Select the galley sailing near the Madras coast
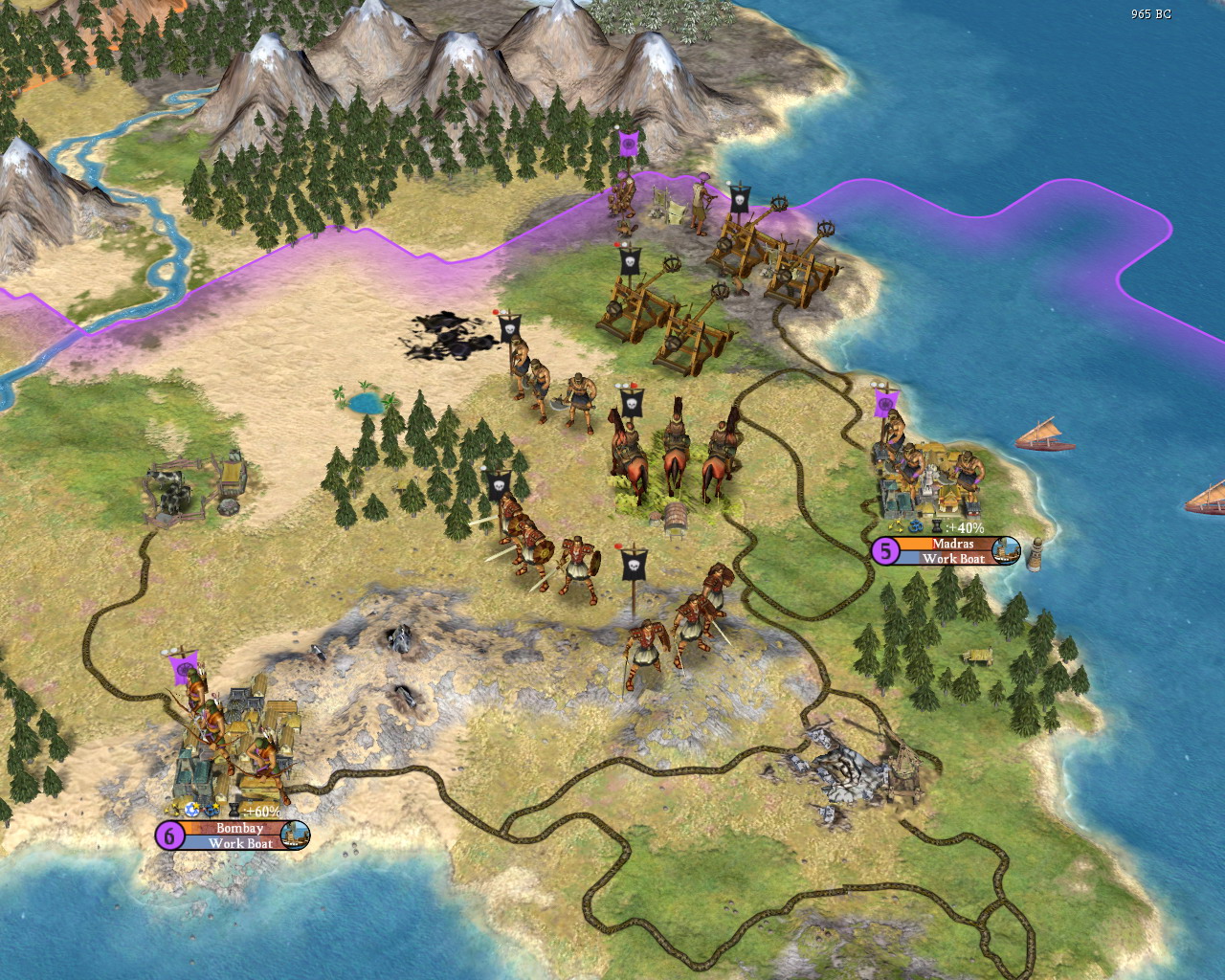Screen dimensions: 1225x980 (x=1046, y=431)
